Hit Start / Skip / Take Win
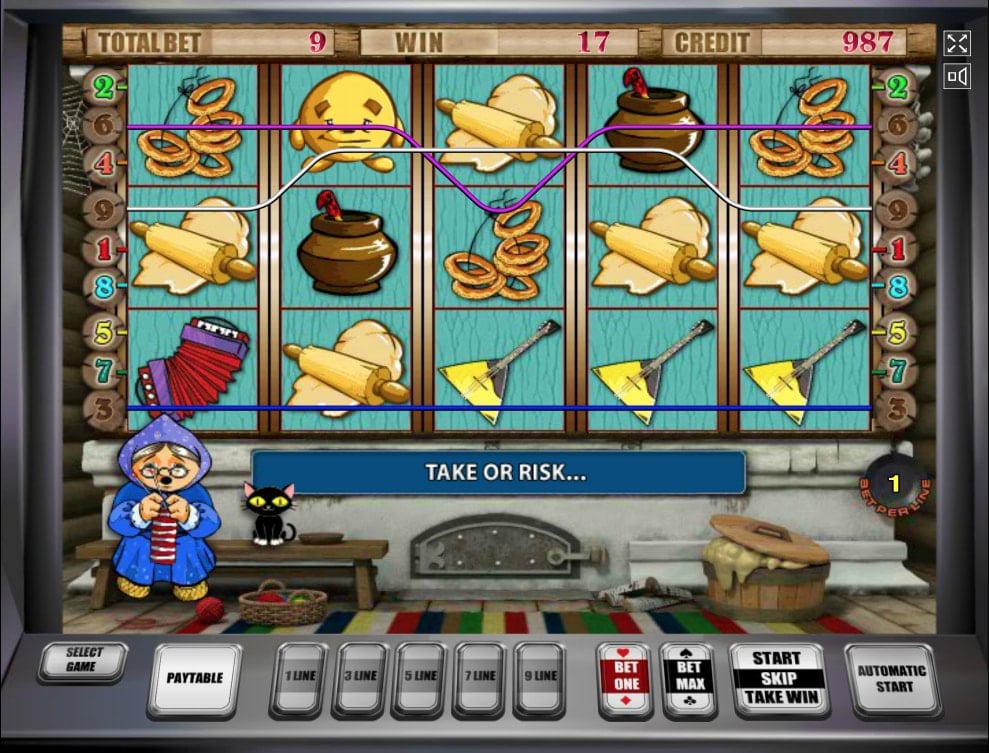Screen dimensions: 989x753 pos(777,677)
